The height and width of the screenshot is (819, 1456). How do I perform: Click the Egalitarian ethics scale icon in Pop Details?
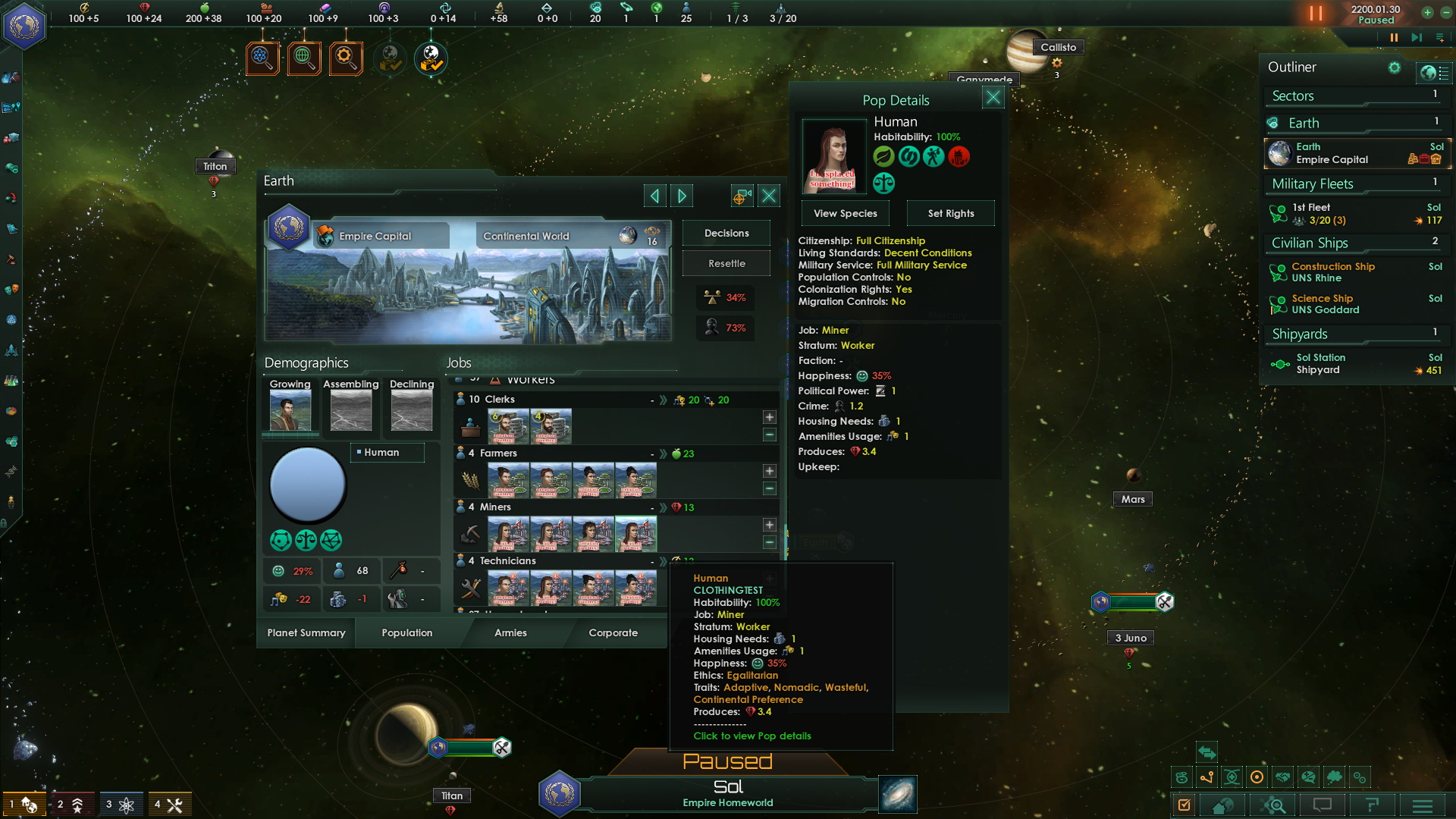[x=883, y=182]
